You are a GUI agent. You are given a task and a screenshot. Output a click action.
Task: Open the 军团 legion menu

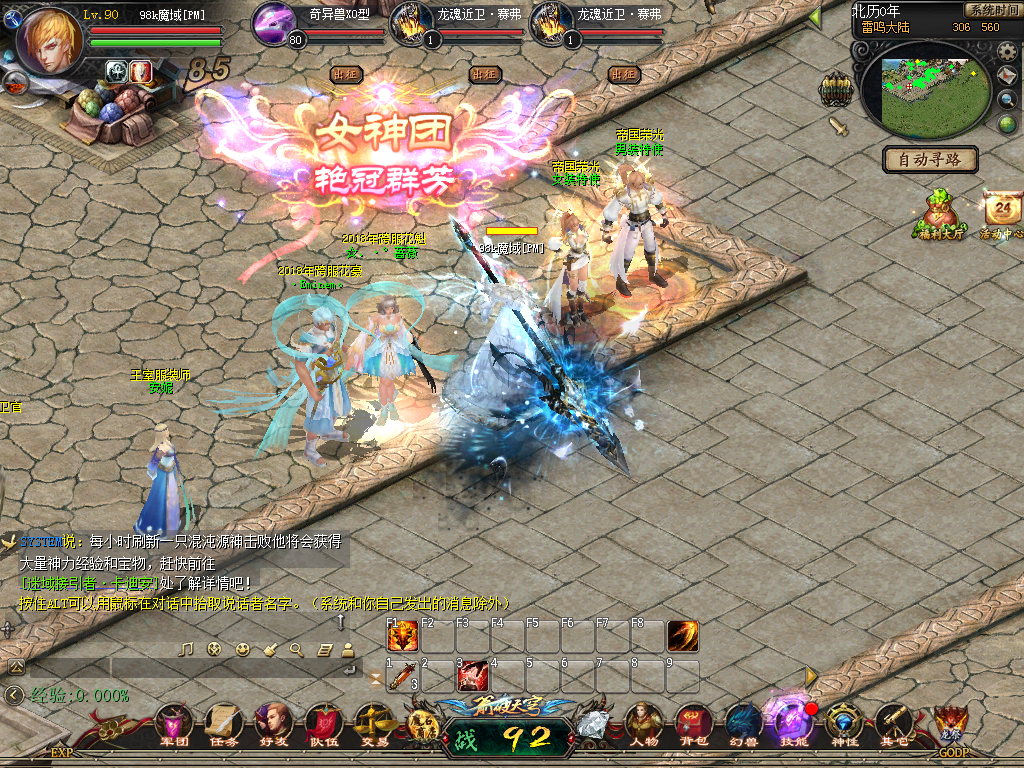pyautogui.click(x=175, y=722)
